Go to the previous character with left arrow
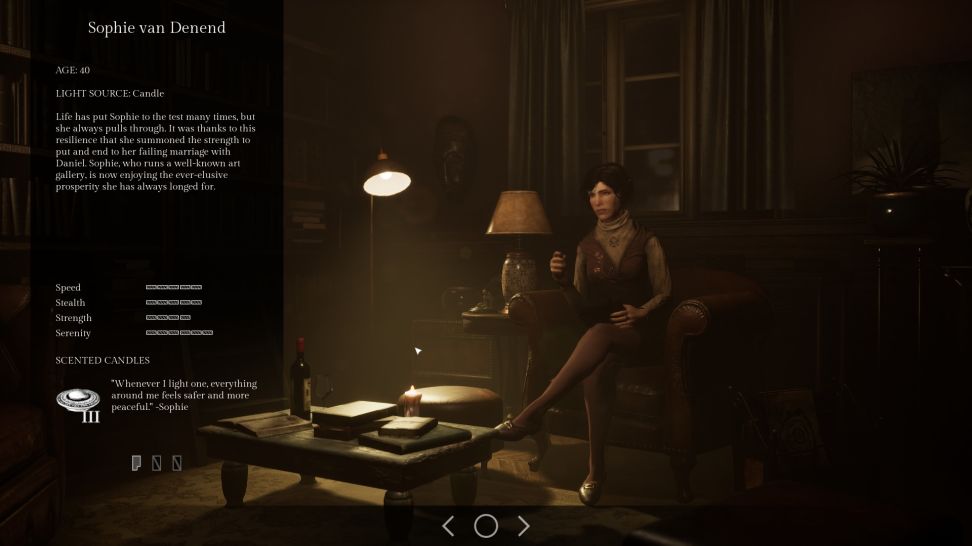The height and width of the screenshot is (546, 972). coord(448,526)
